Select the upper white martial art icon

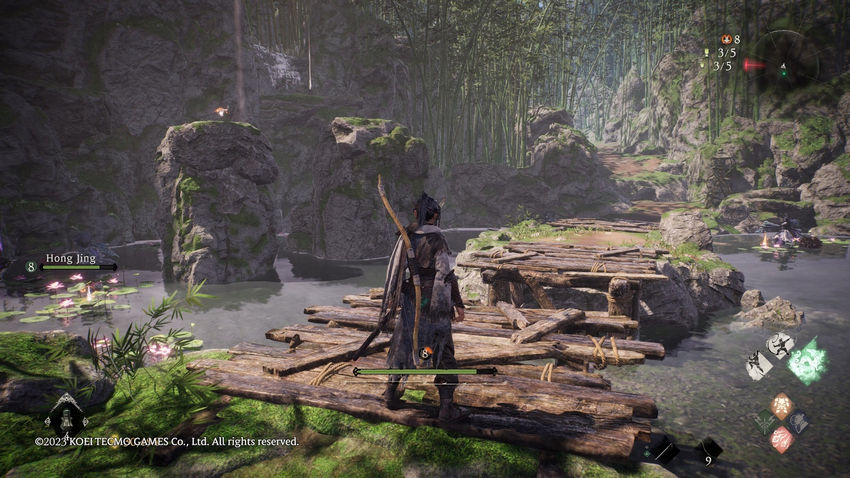click(x=779, y=345)
